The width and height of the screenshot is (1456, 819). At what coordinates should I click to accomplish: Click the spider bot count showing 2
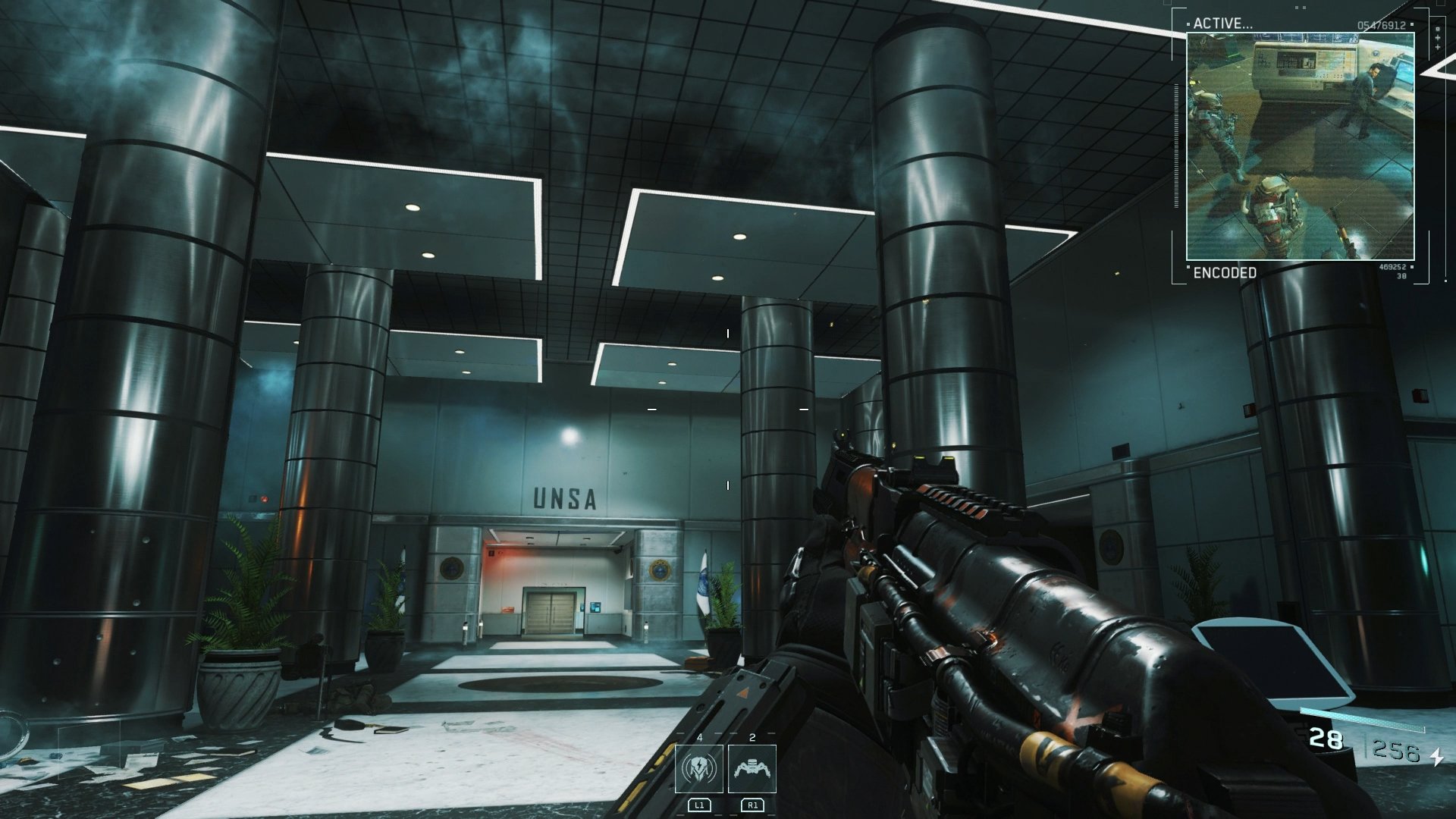click(x=752, y=737)
